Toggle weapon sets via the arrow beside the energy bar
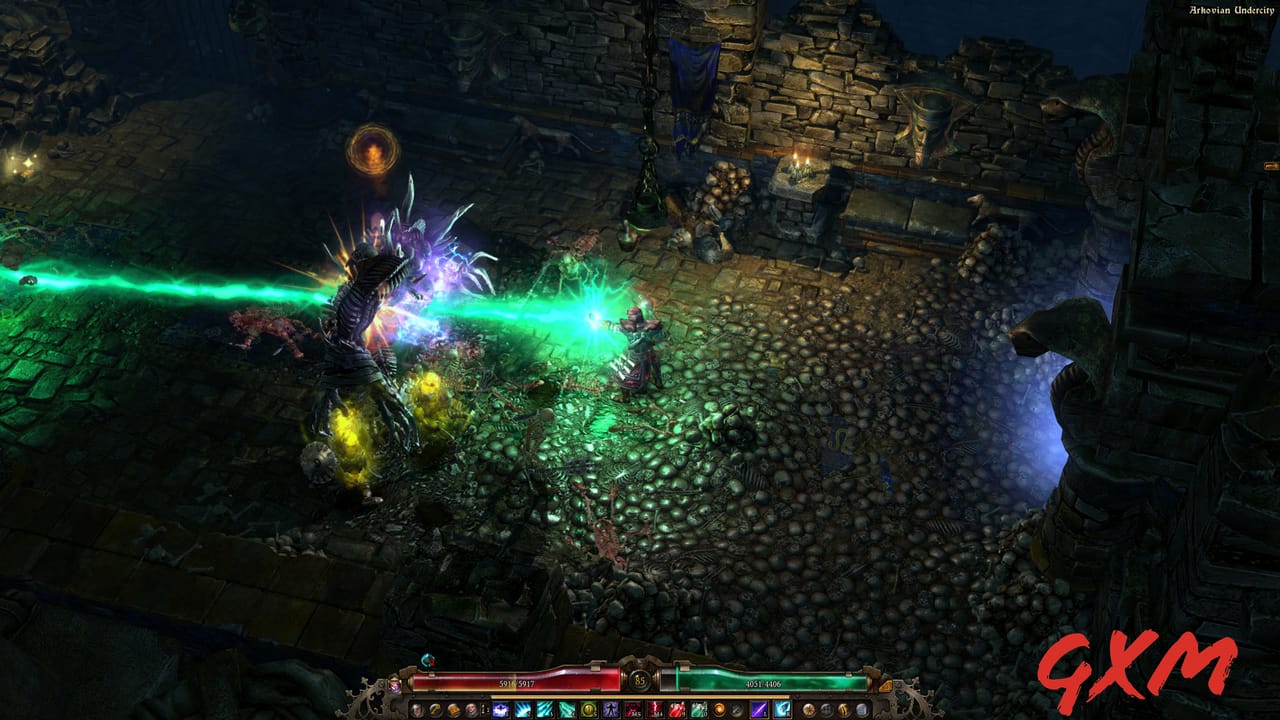 887,684
